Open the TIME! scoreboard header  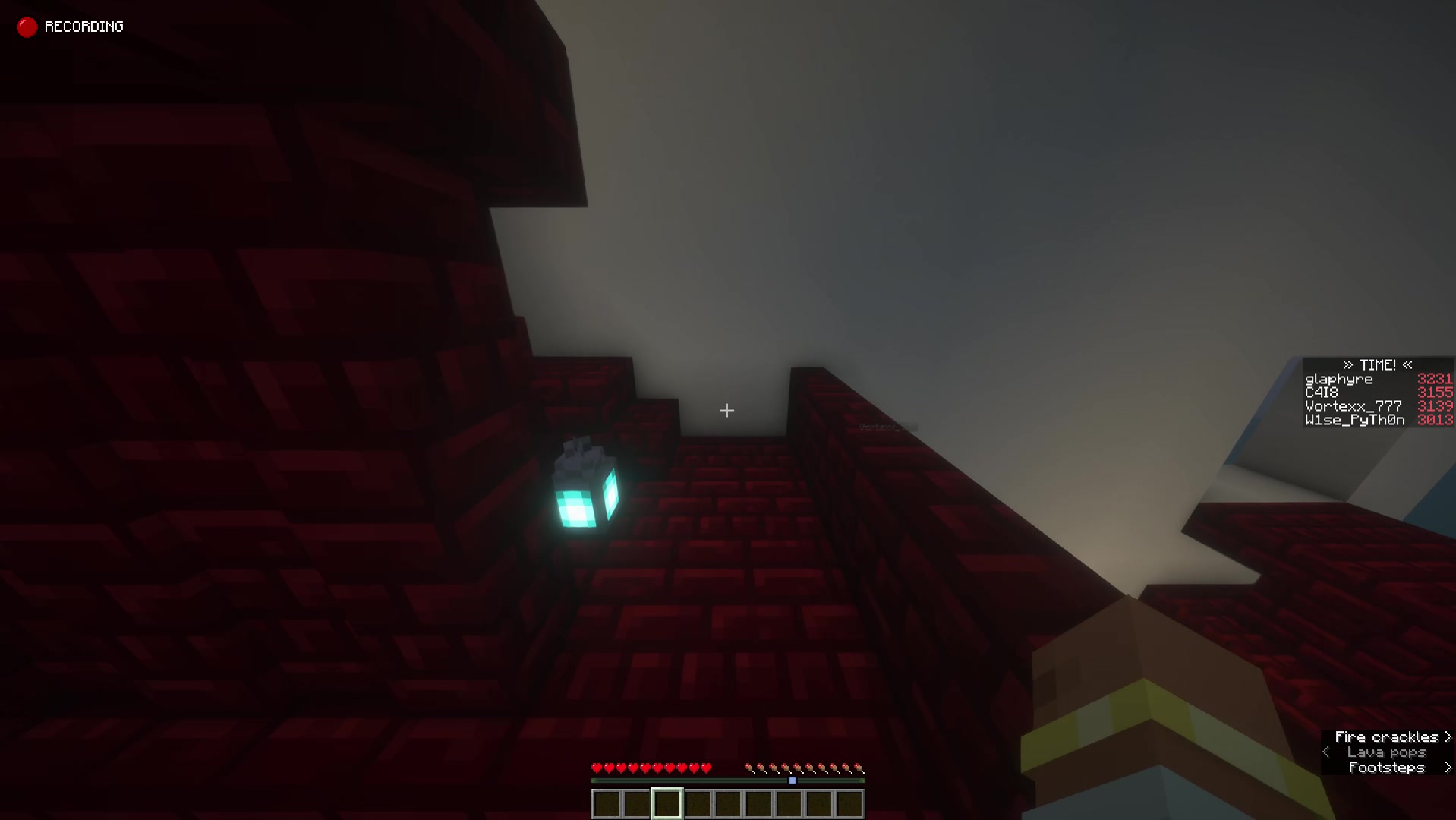(x=1376, y=365)
